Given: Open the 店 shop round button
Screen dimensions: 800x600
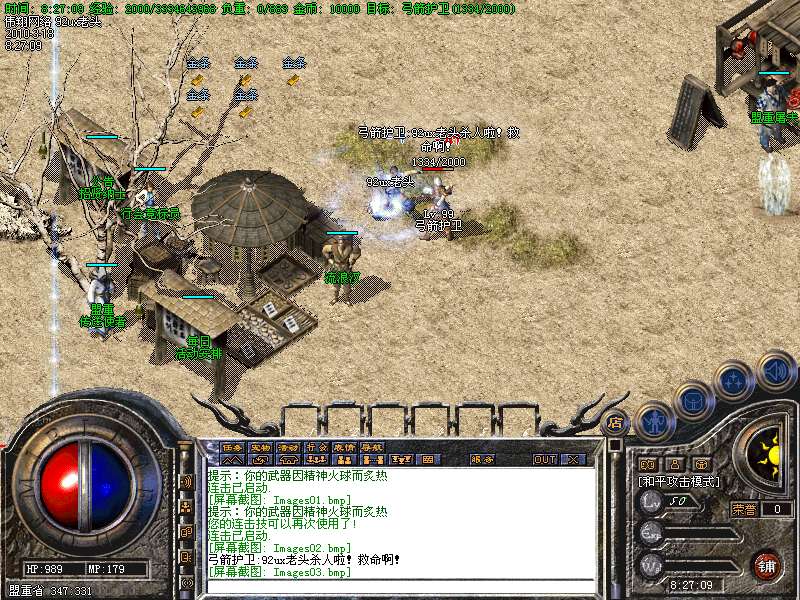Looking at the screenshot, I should tap(616, 422).
